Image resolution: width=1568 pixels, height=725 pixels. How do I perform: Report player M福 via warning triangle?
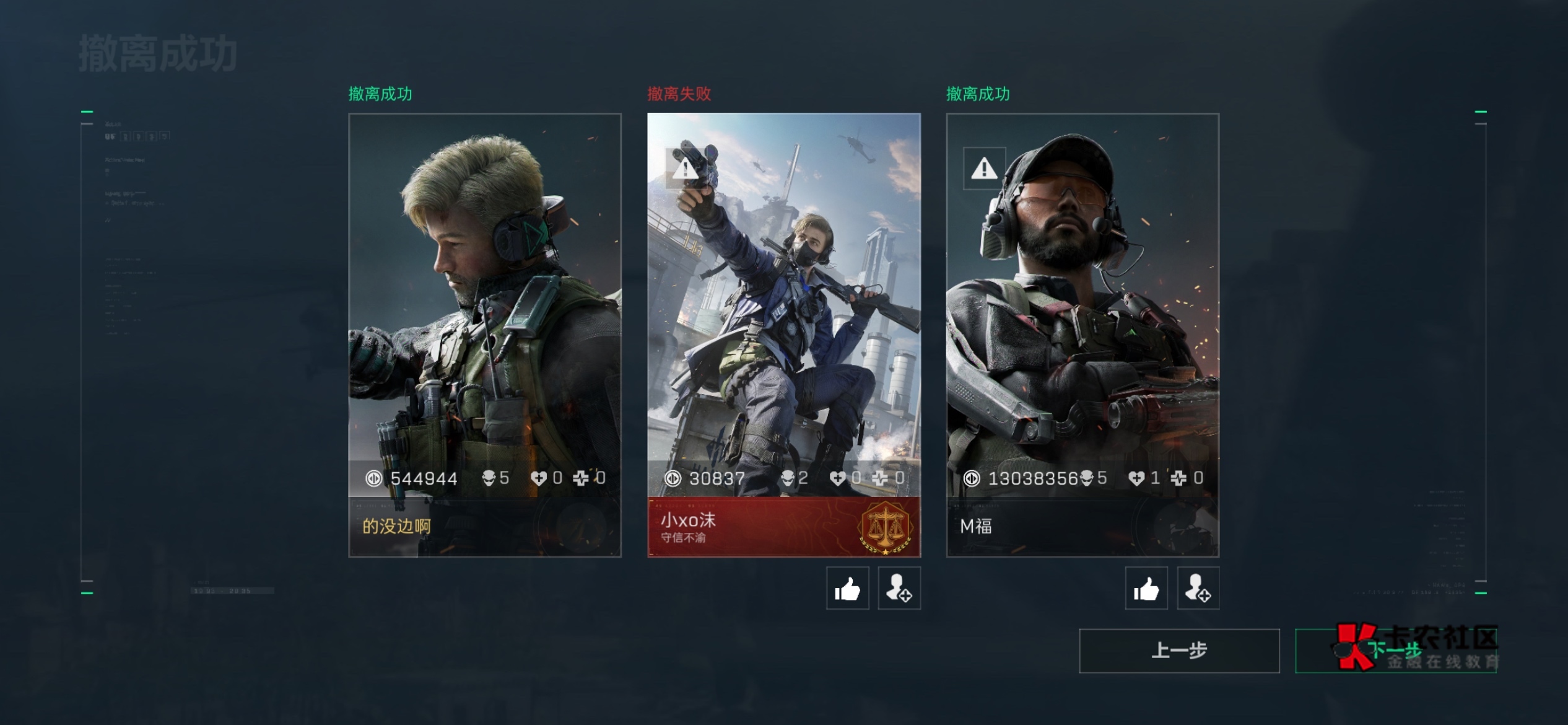click(984, 168)
